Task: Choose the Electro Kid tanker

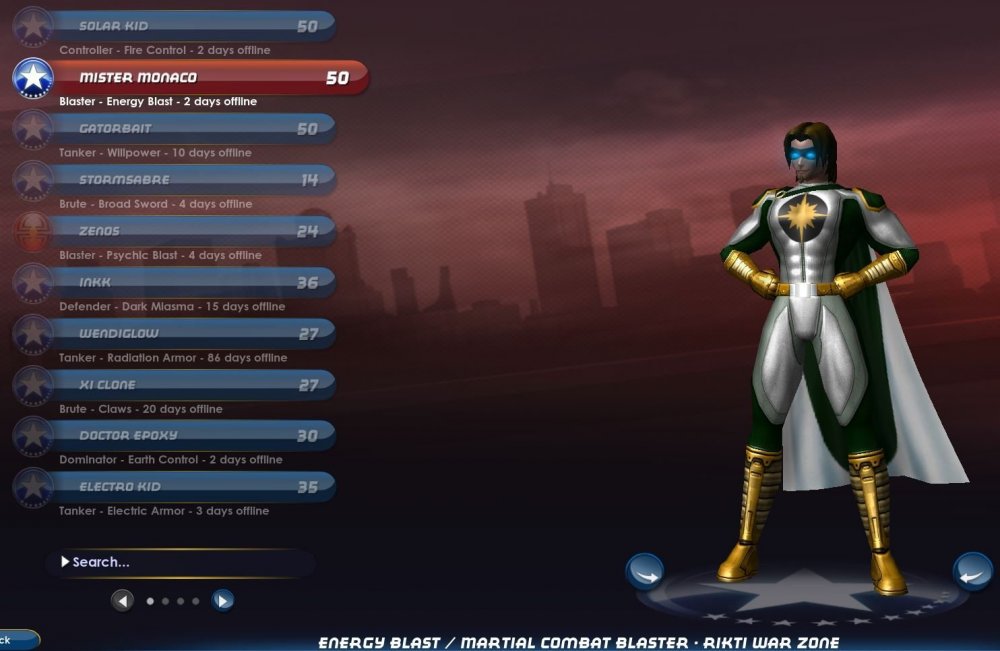Action: (190, 487)
